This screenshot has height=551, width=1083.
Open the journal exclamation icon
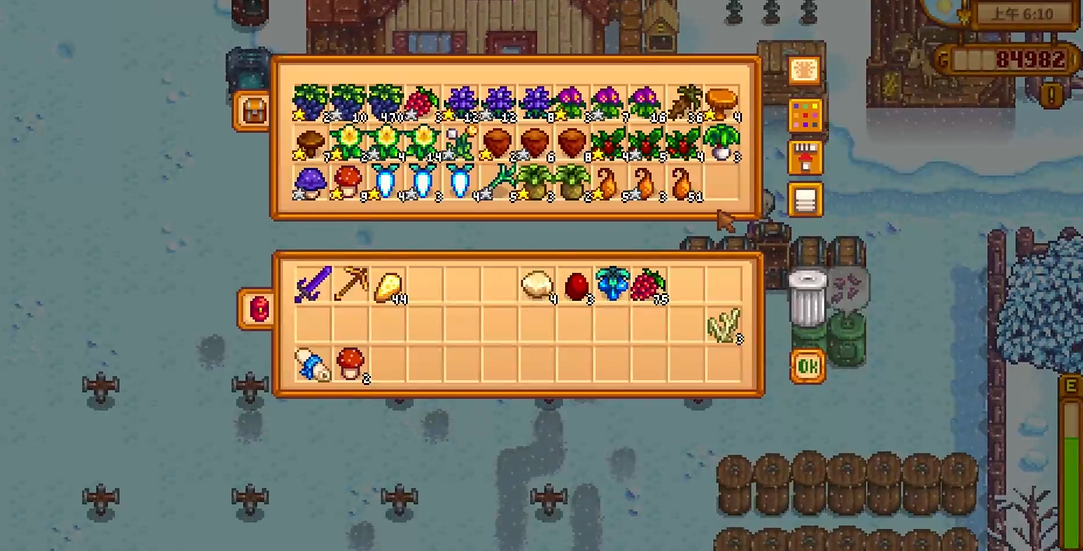(x=1051, y=95)
